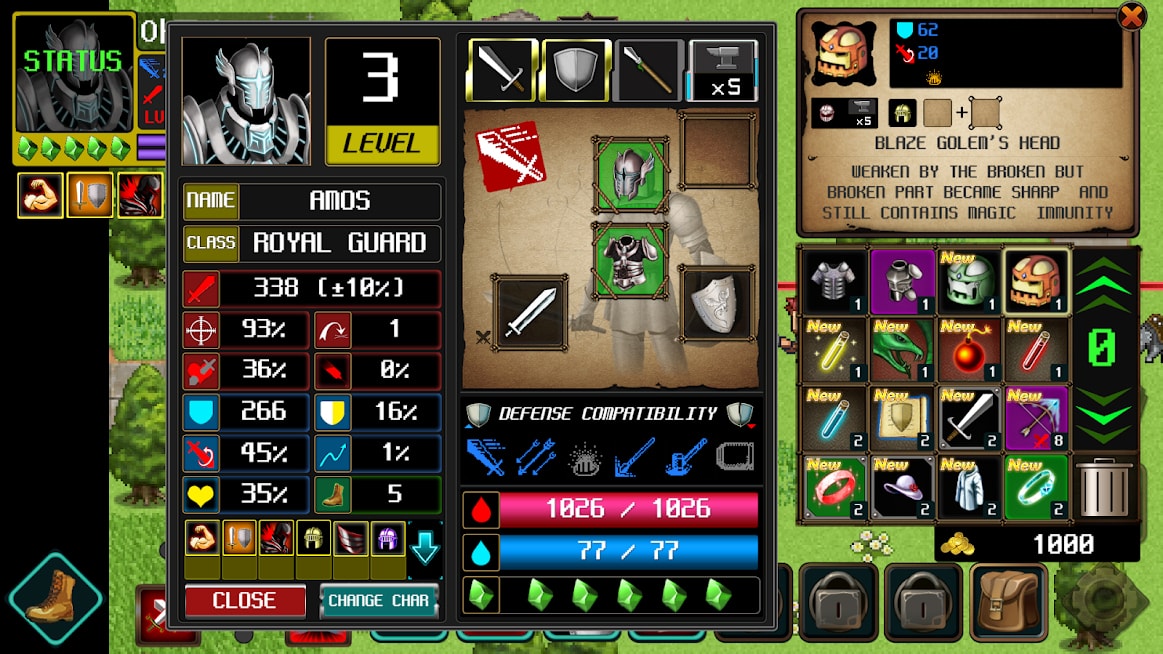Click the trash can to discard item
This screenshot has width=1163, height=654.
[x=1103, y=487]
